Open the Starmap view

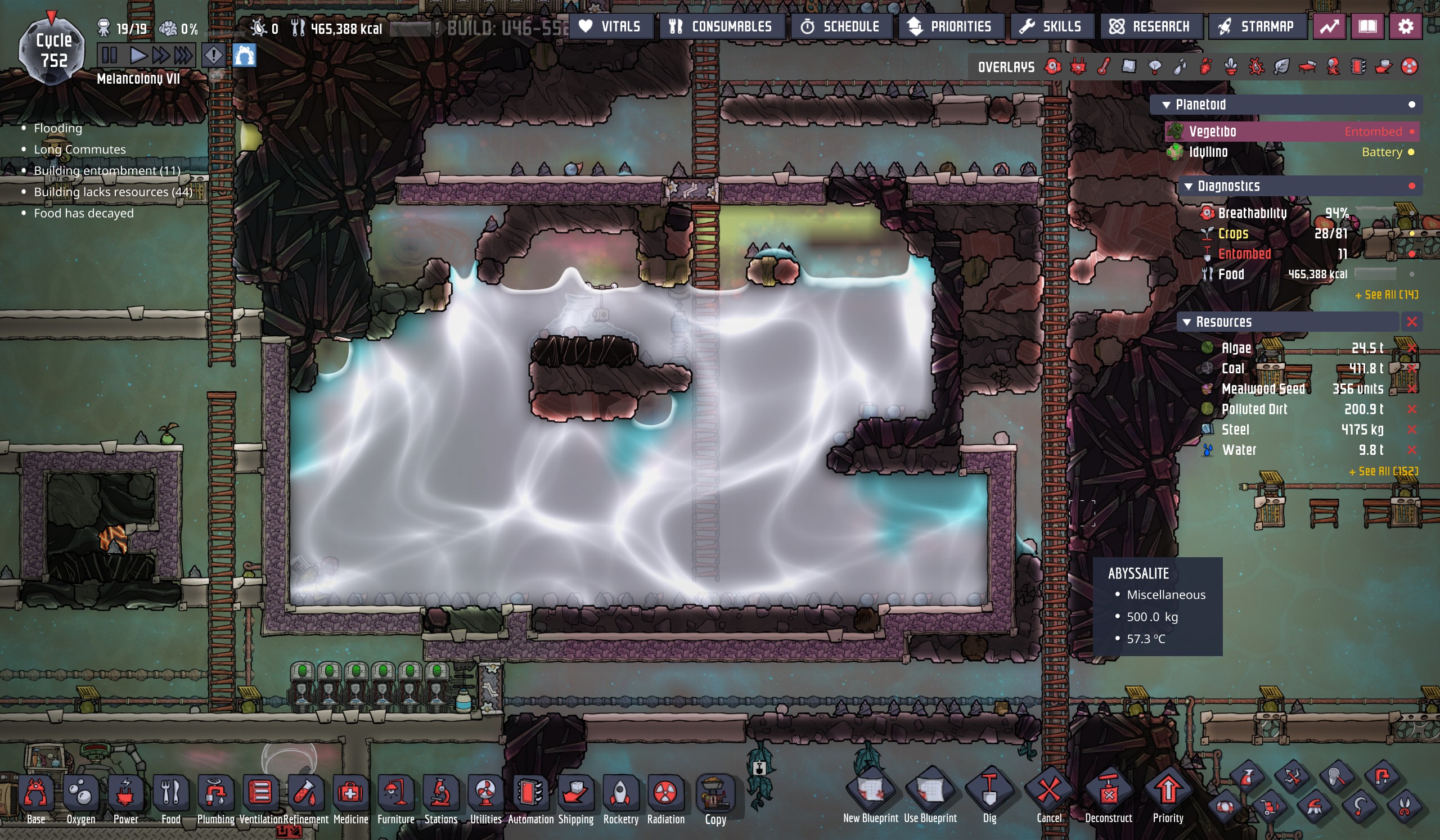1257,27
